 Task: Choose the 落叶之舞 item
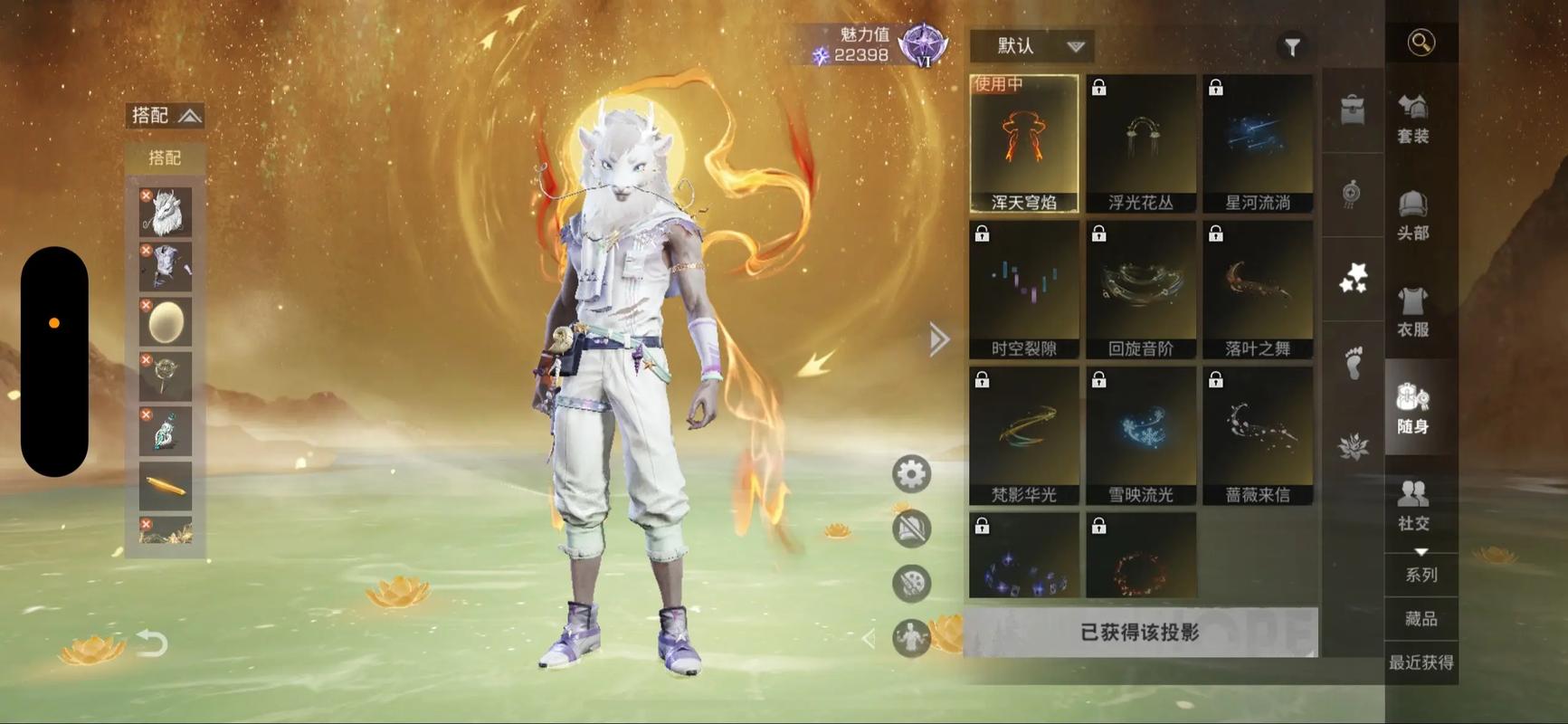1258,291
